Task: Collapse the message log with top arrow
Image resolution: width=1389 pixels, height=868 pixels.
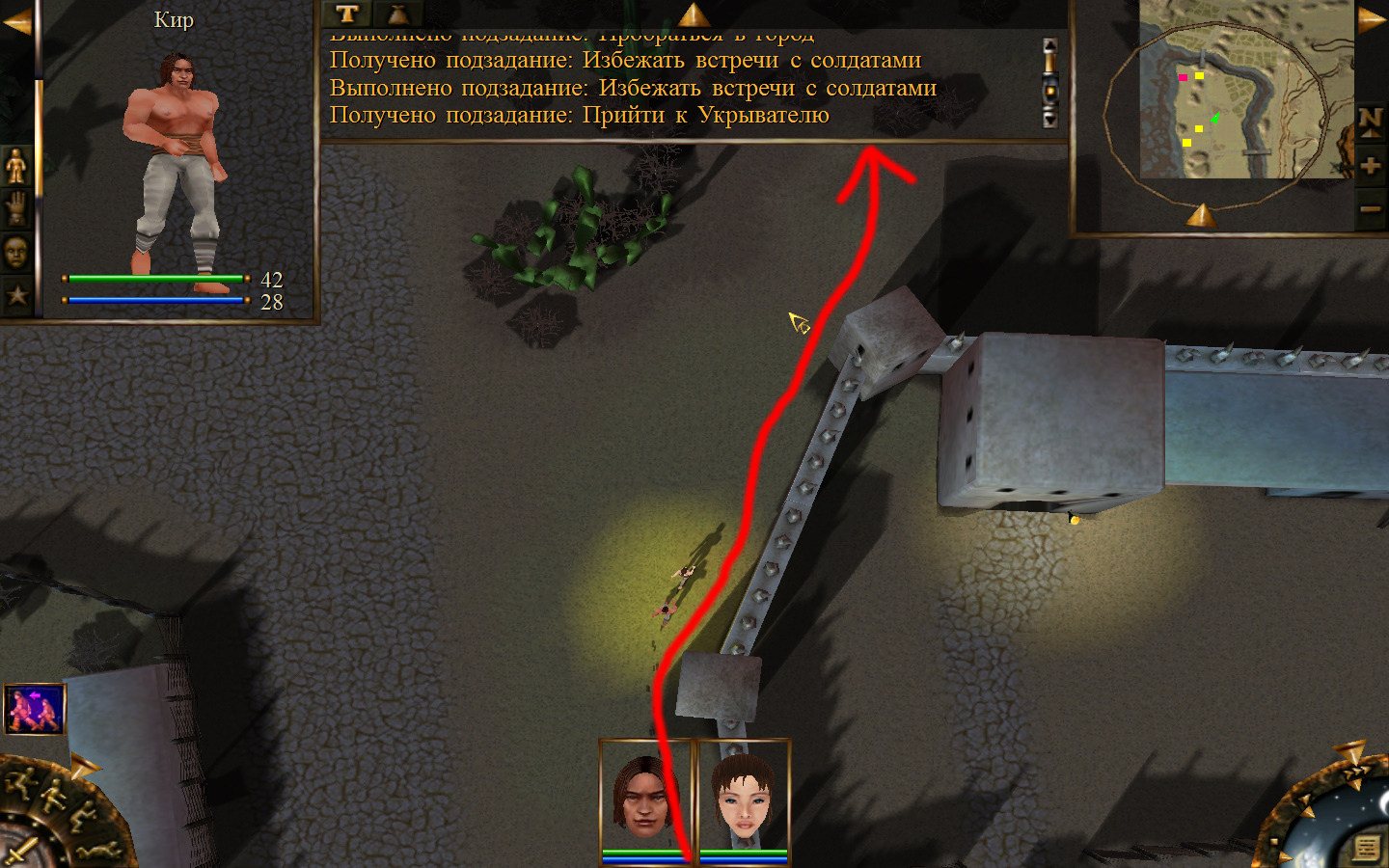Action: 694,14
